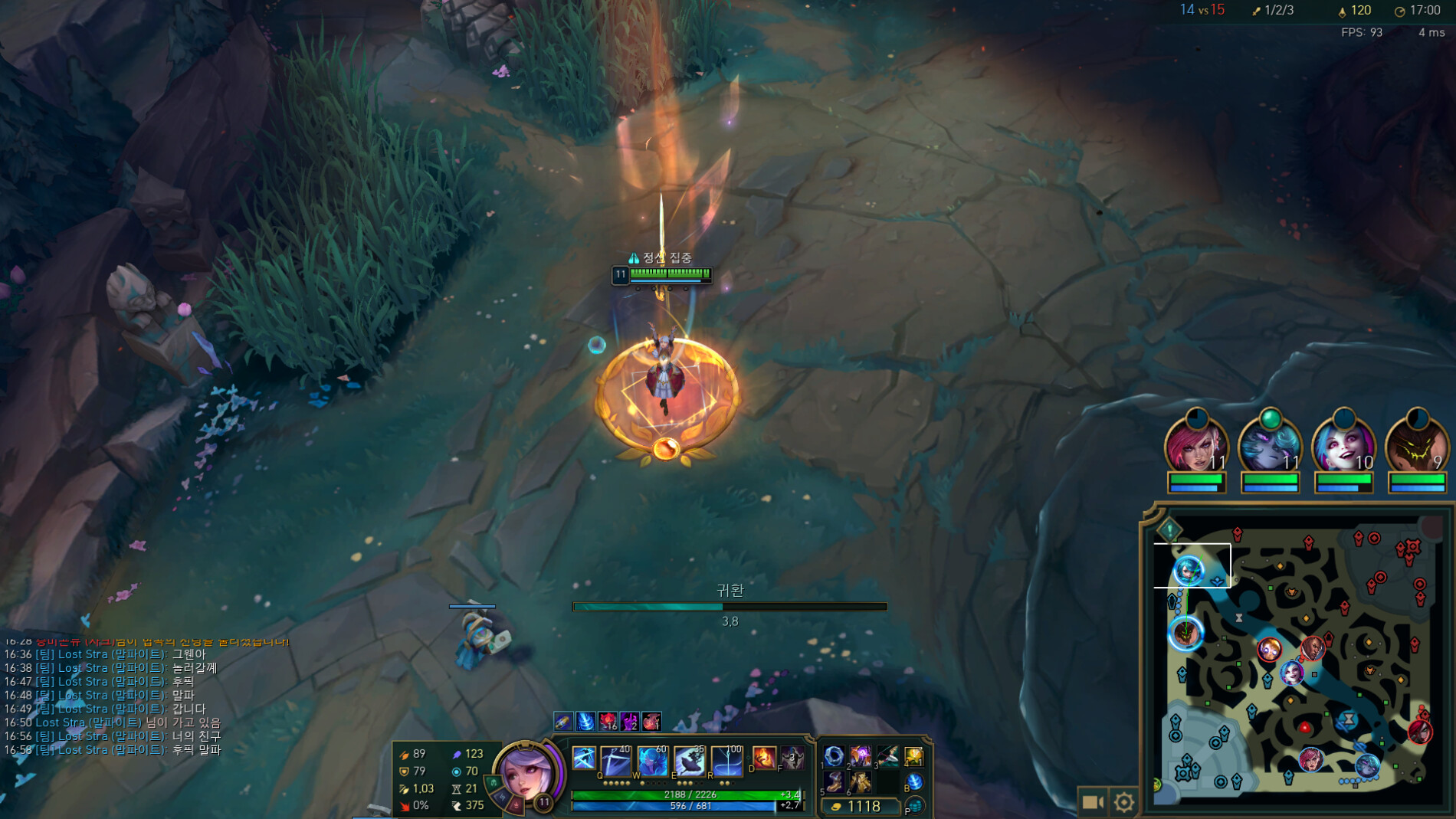Click Gwen's champion portrait
The image size is (1456, 819).
point(527,774)
